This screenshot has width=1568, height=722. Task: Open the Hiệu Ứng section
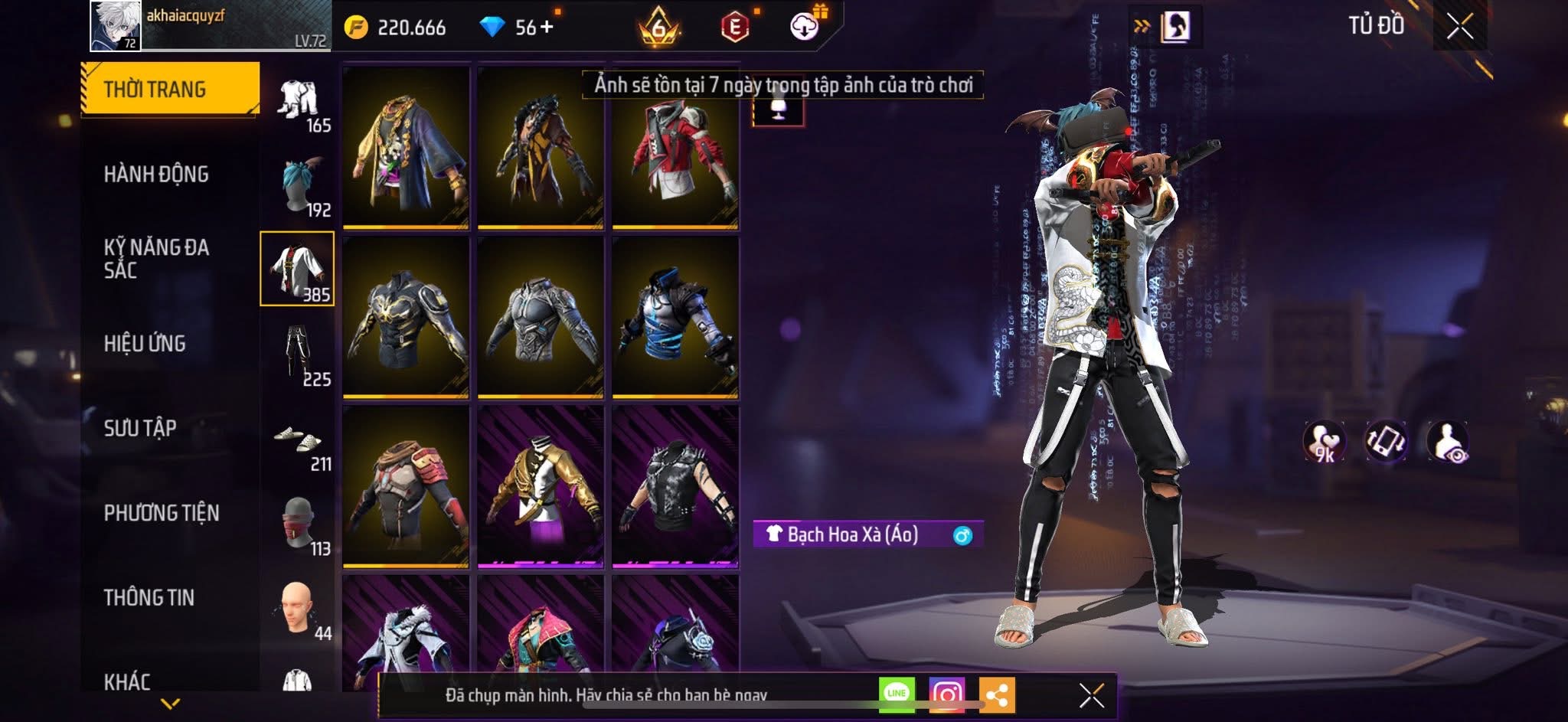(145, 344)
